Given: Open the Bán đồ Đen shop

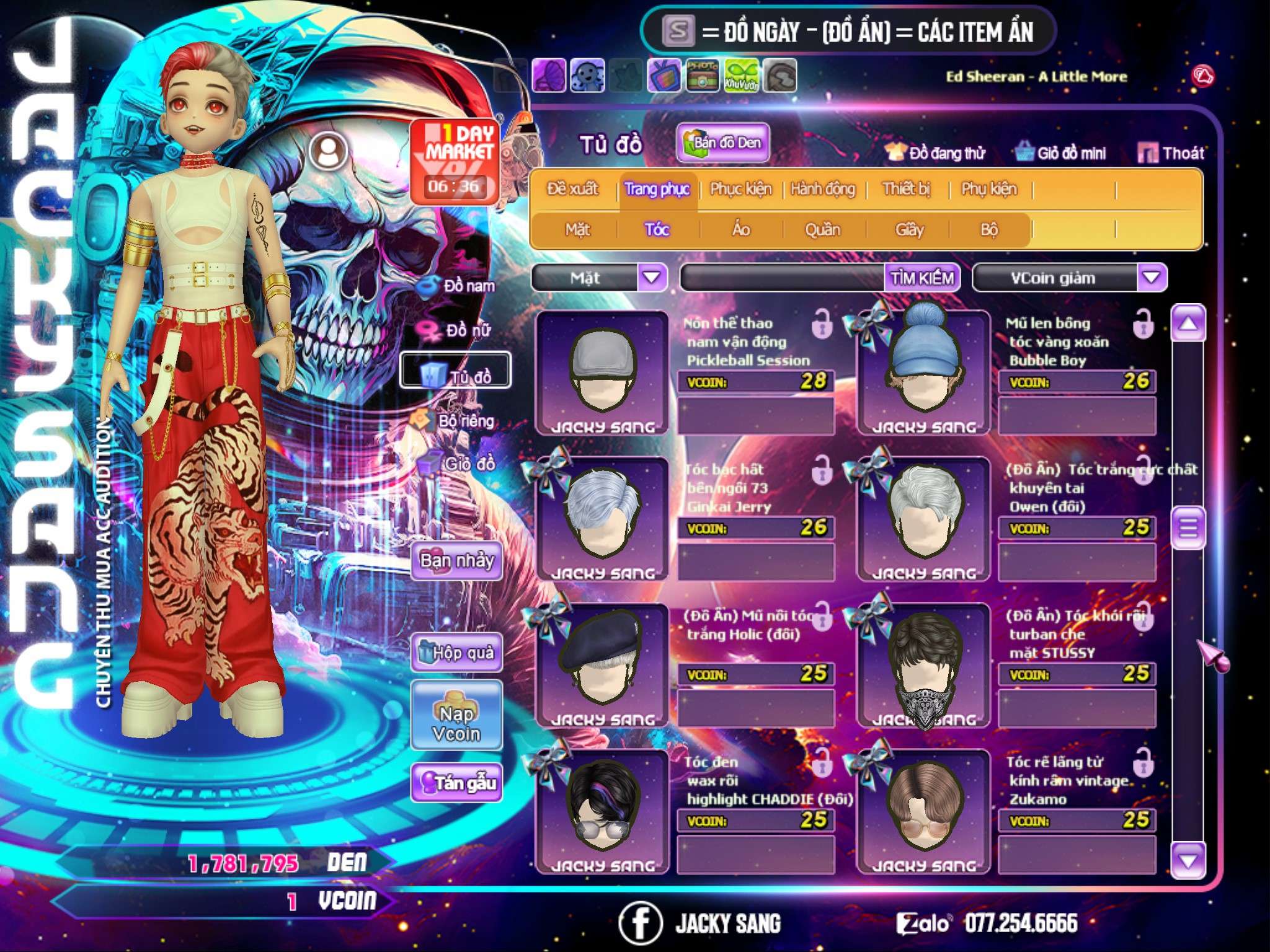Looking at the screenshot, I should pos(722,143).
